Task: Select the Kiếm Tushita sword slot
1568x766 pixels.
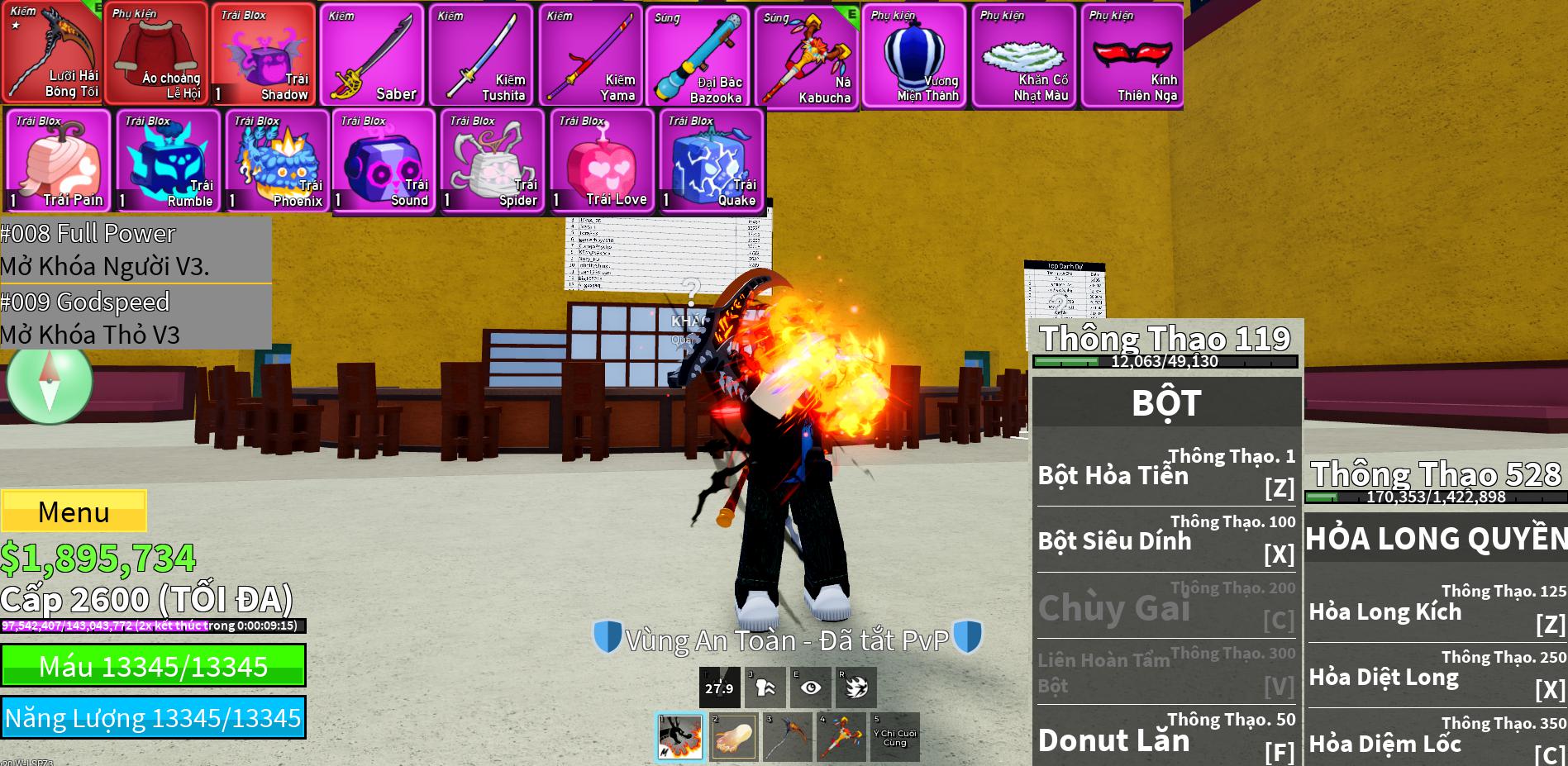Action: pyautogui.click(x=481, y=55)
